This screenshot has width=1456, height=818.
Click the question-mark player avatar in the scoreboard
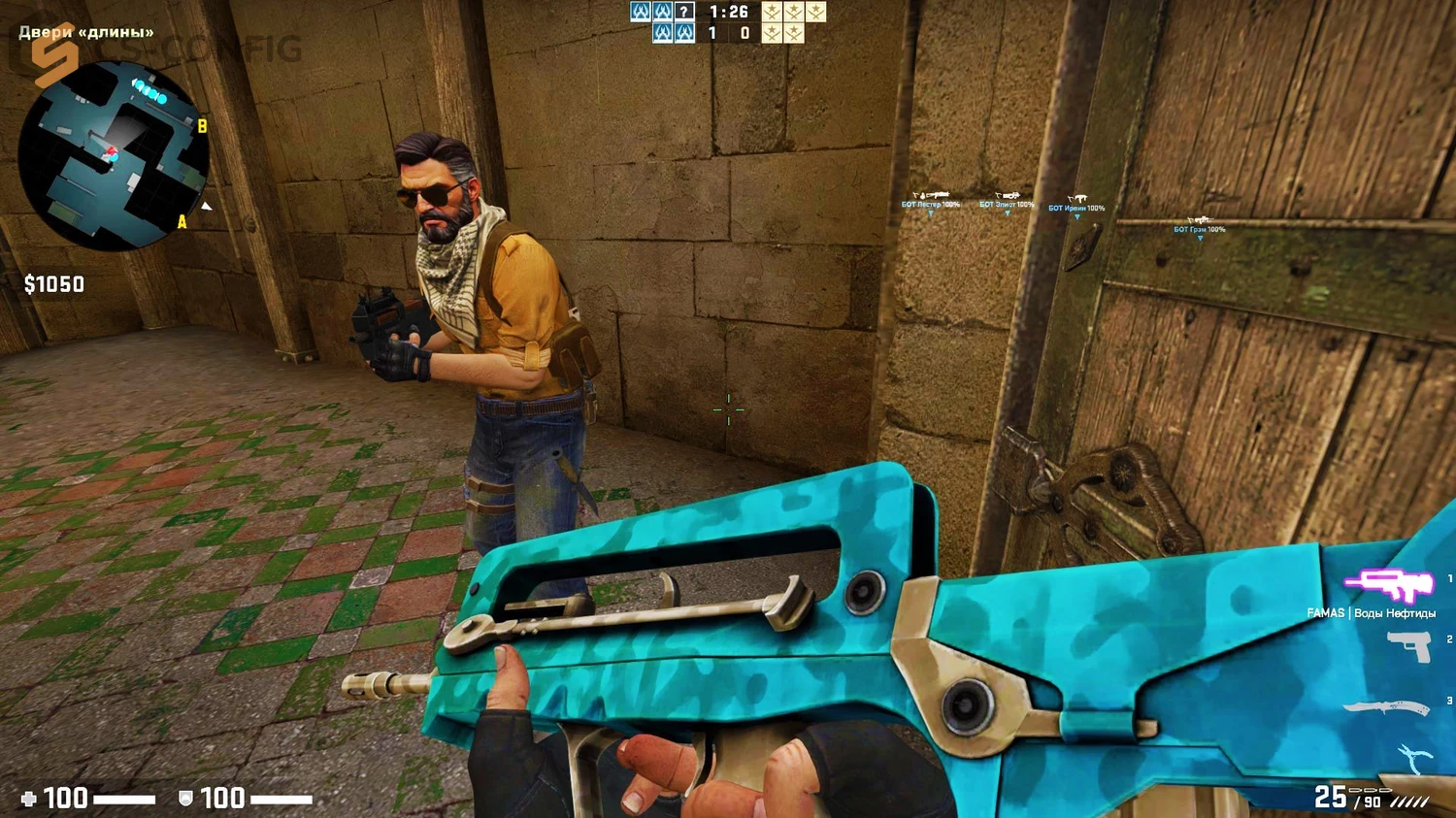(685, 13)
